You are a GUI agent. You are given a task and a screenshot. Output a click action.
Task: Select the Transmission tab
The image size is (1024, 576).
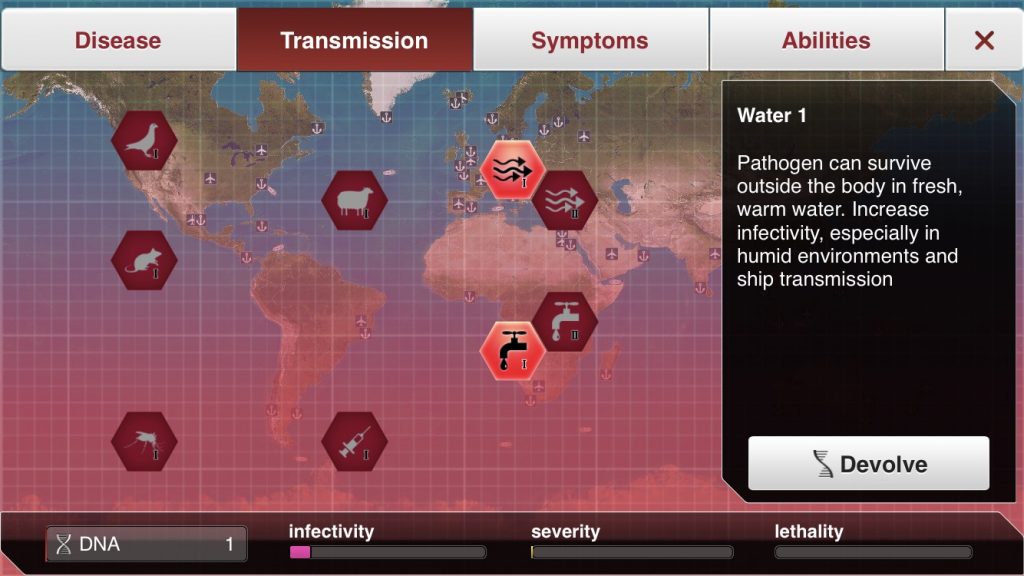(354, 41)
